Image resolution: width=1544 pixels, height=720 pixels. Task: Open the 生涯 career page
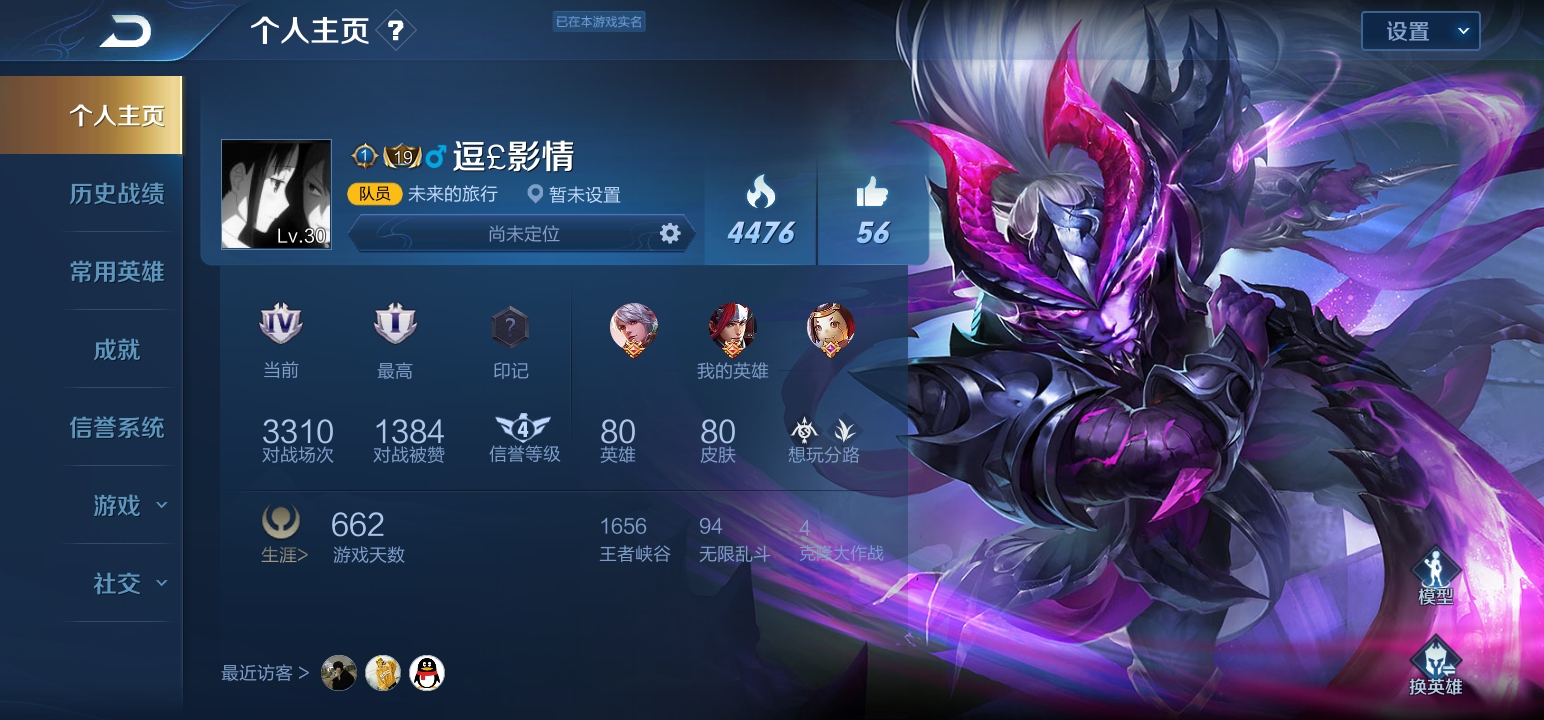[x=284, y=534]
